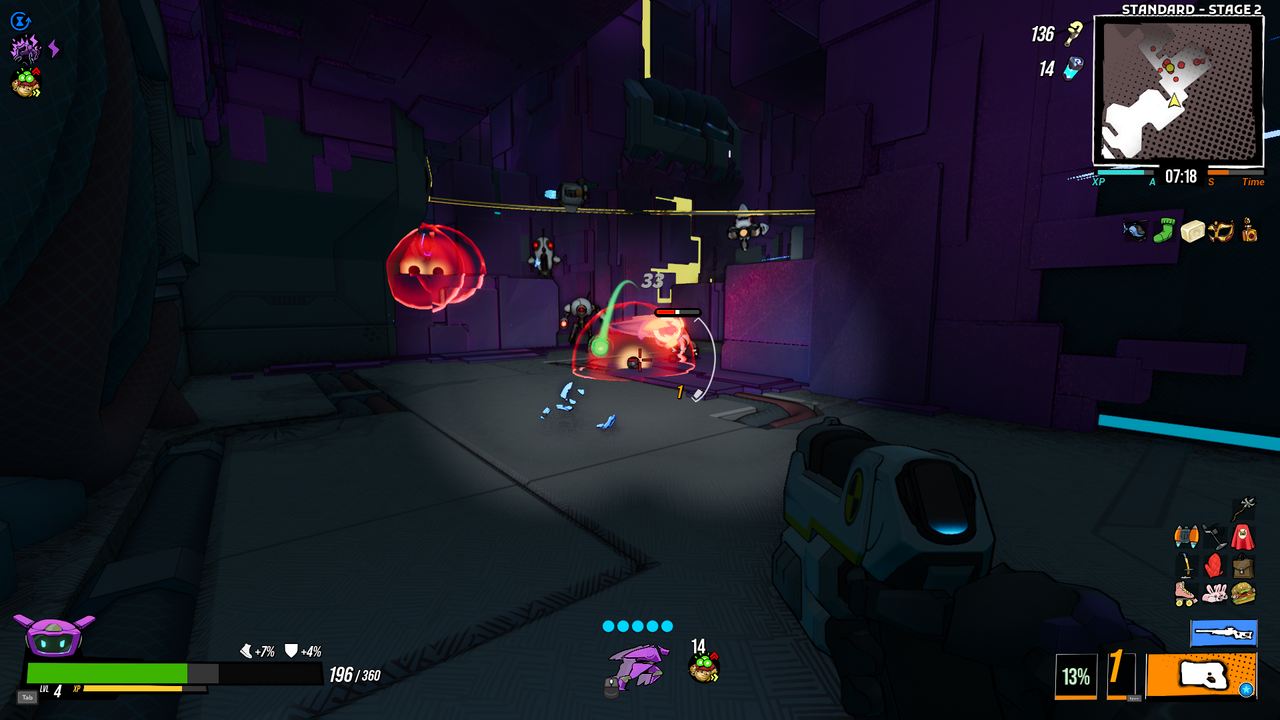Select the jetpack gadget icon
The width and height of the screenshot is (1280, 720).
pyautogui.click(x=1186, y=535)
